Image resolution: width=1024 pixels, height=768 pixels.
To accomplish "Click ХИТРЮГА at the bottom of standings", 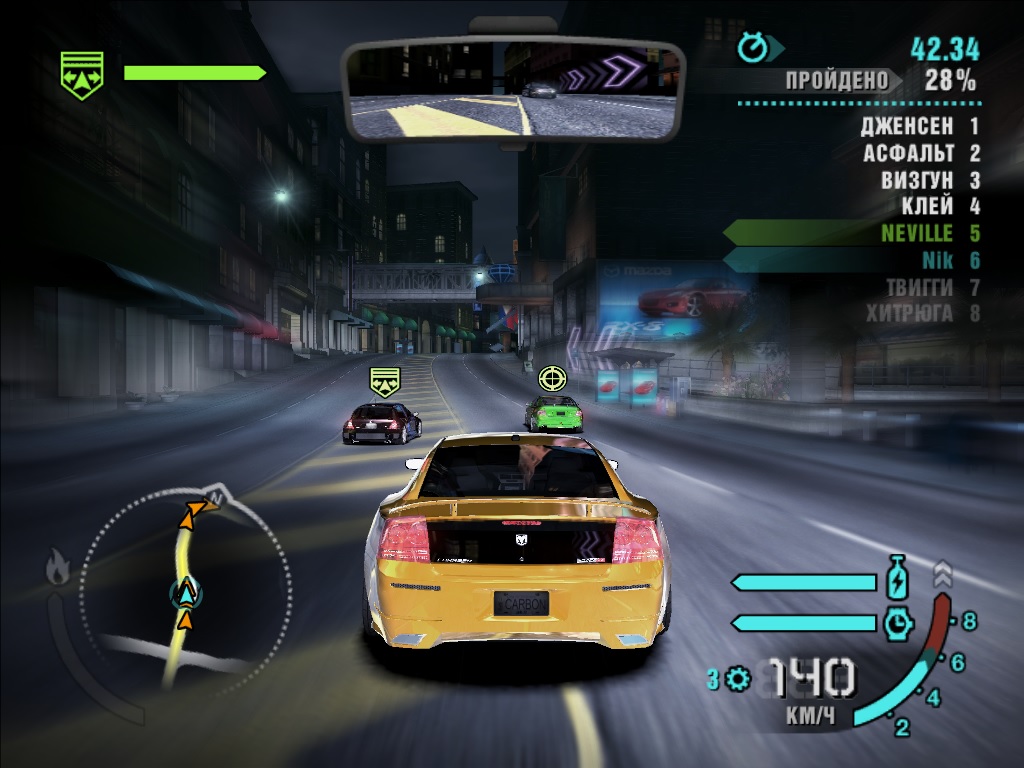I will 909,313.
